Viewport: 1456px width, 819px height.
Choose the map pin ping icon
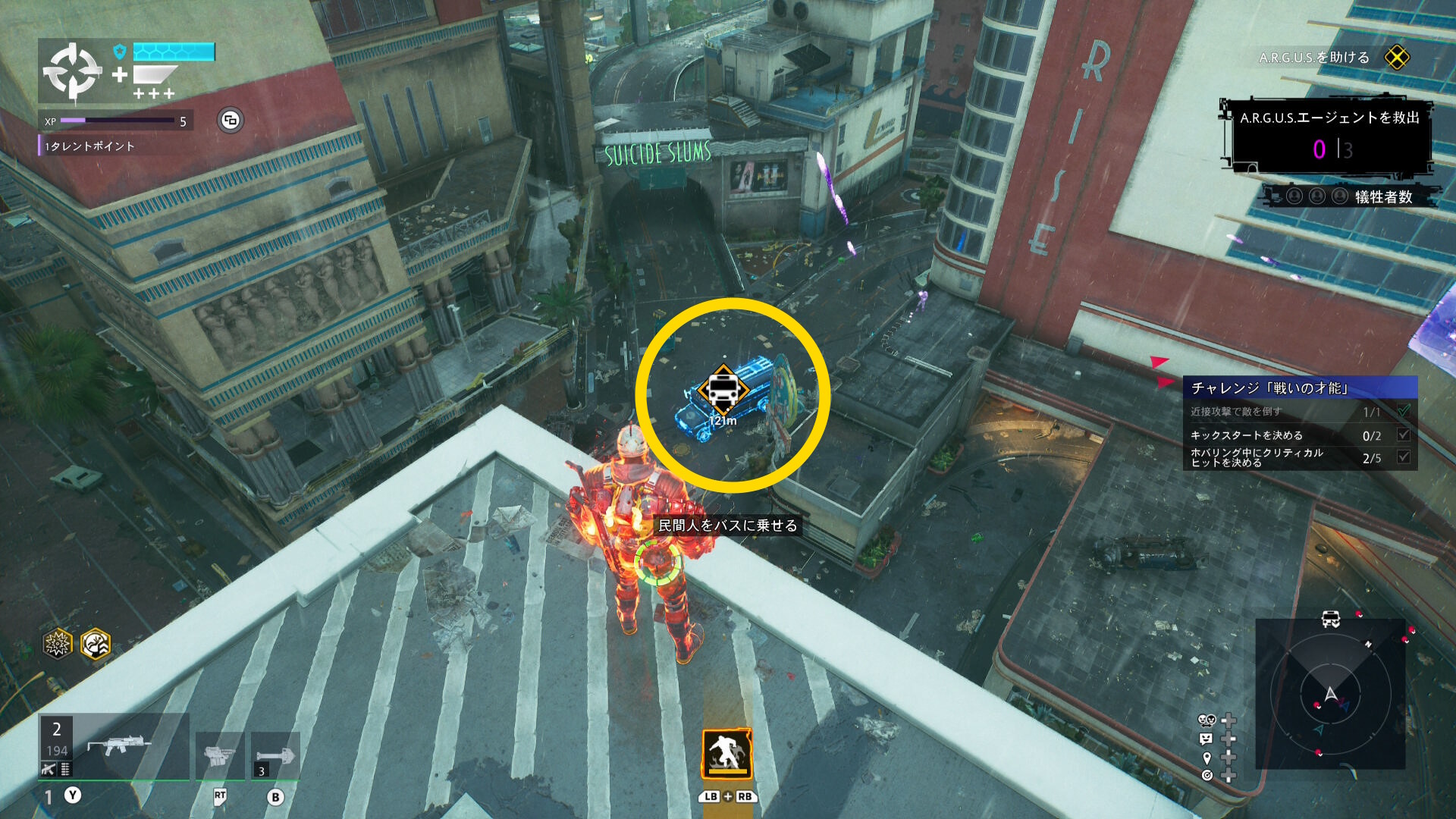coord(1207,758)
